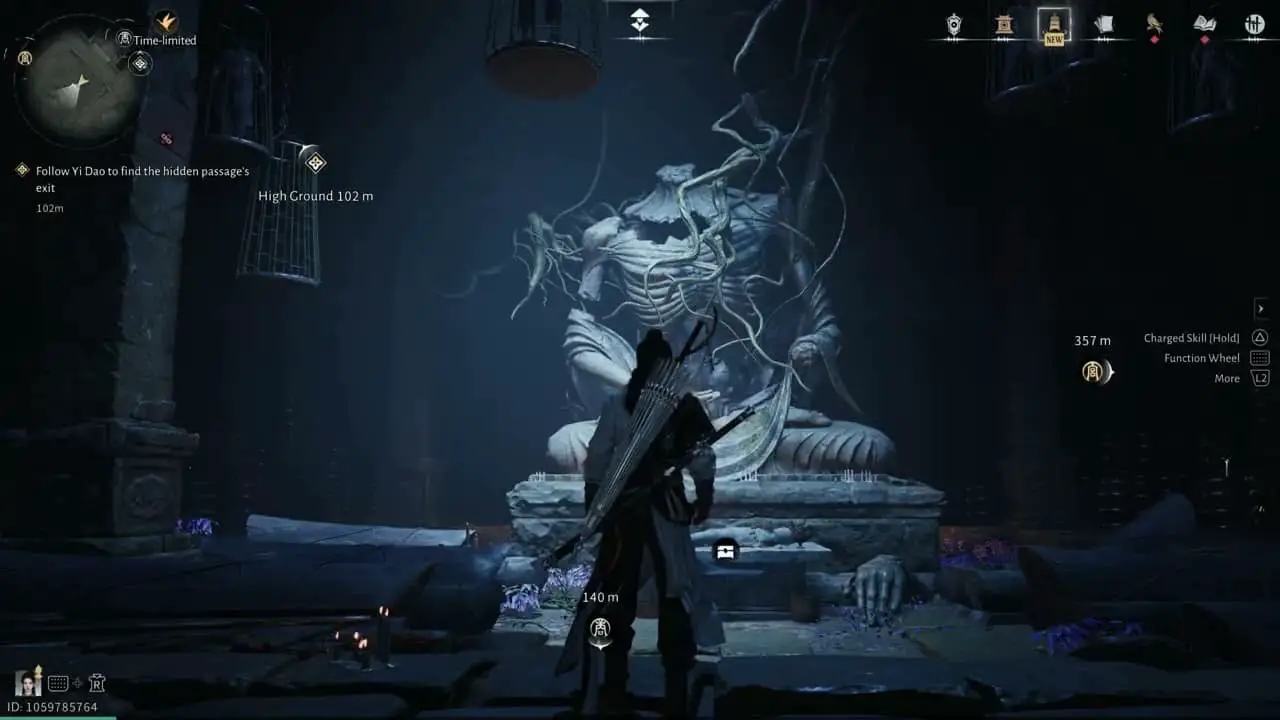
Task: Click the 357 m distance waypoint marker
Action: 1097,372
